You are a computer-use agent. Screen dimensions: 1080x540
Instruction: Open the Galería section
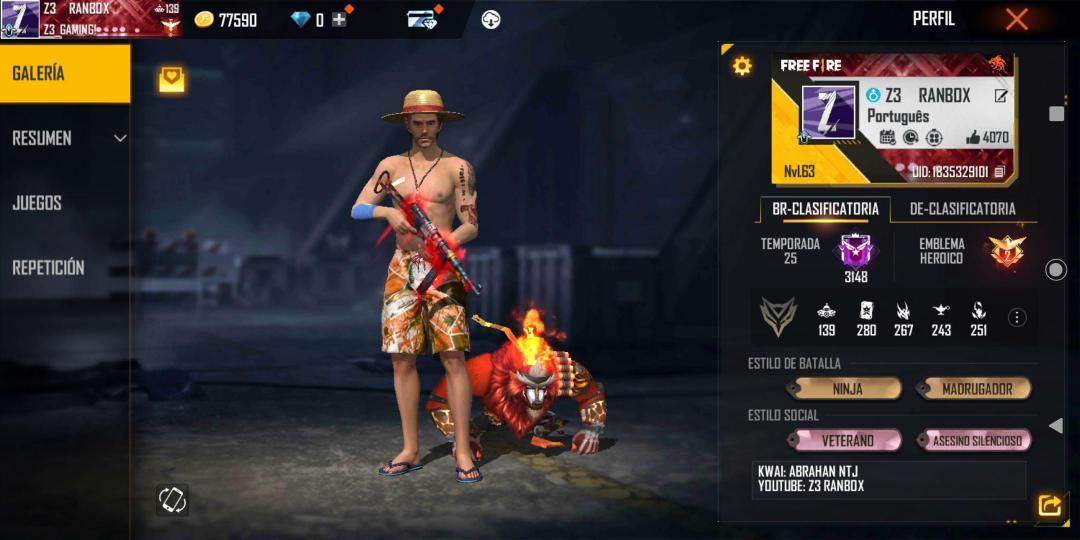[x=64, y=73]
